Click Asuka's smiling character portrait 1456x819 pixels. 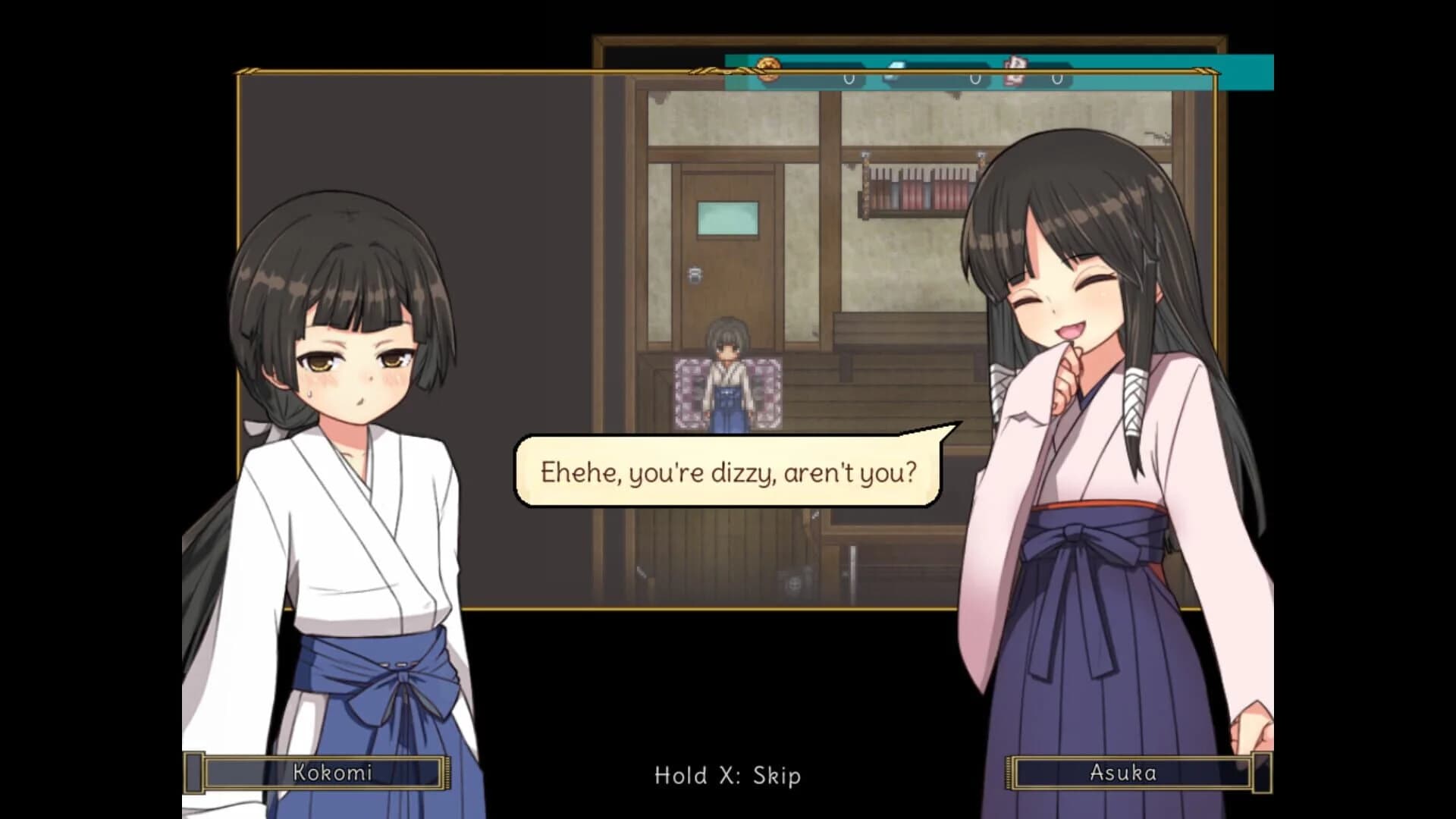[x=1062, y=303]
